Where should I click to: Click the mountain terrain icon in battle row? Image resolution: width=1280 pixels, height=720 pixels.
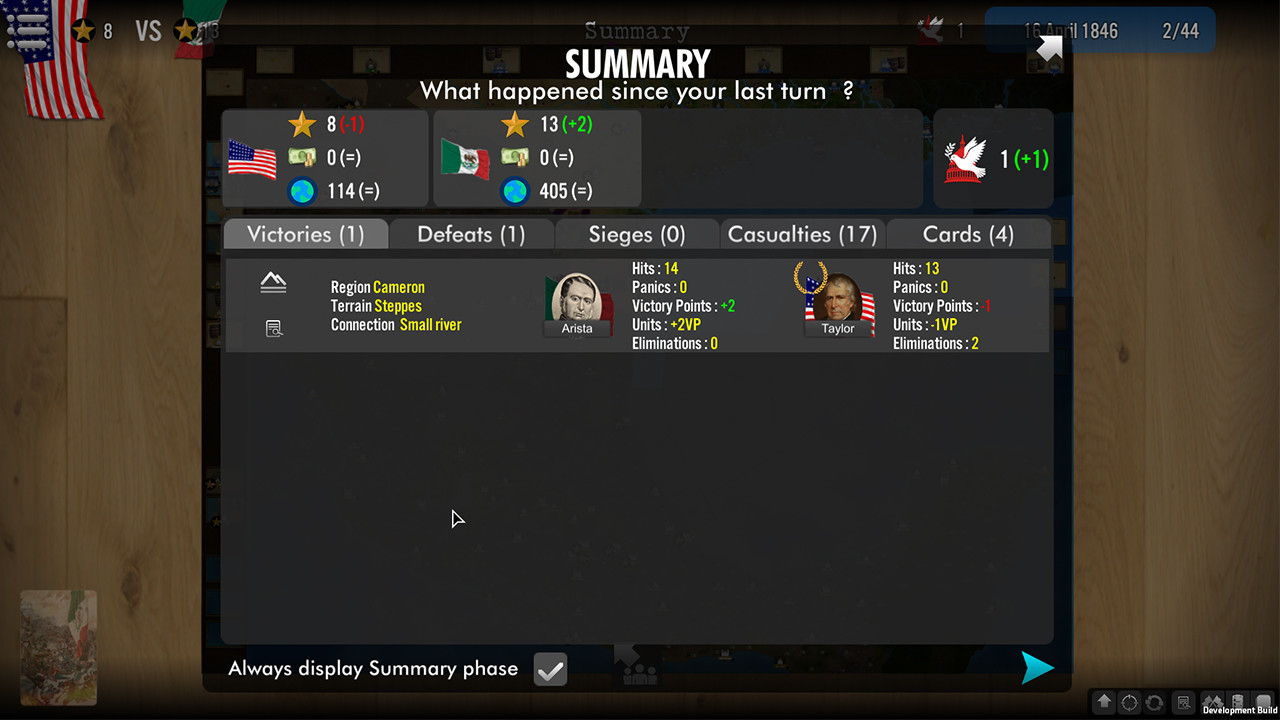(273, 284)
